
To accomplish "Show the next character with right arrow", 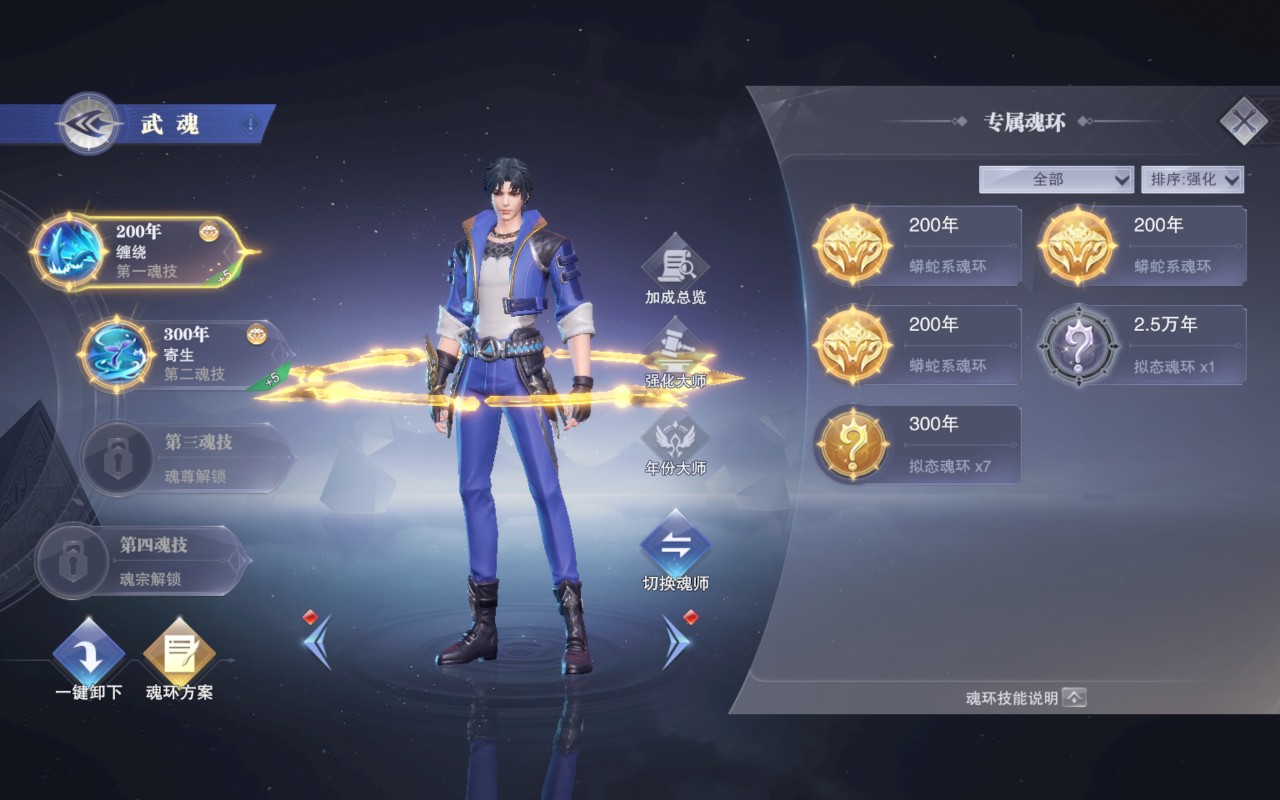I will (x=676, y=641).
